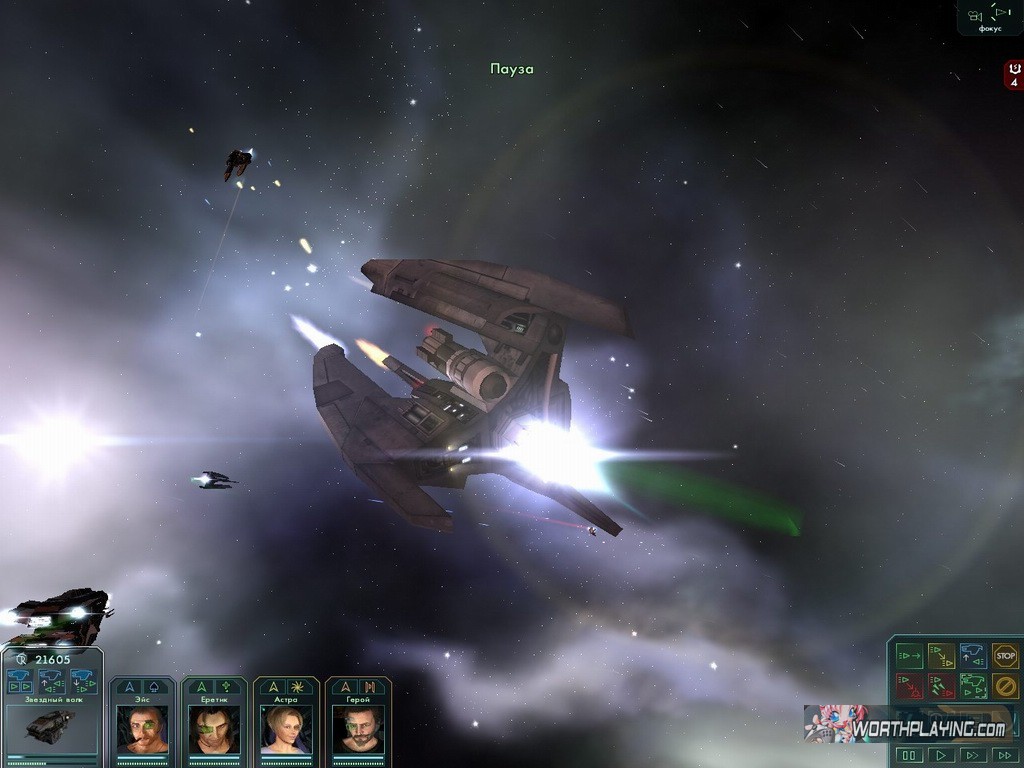Toggle the фокус camera focus button
Viewport: 1024px width, 768px height.
pos(989,17)
